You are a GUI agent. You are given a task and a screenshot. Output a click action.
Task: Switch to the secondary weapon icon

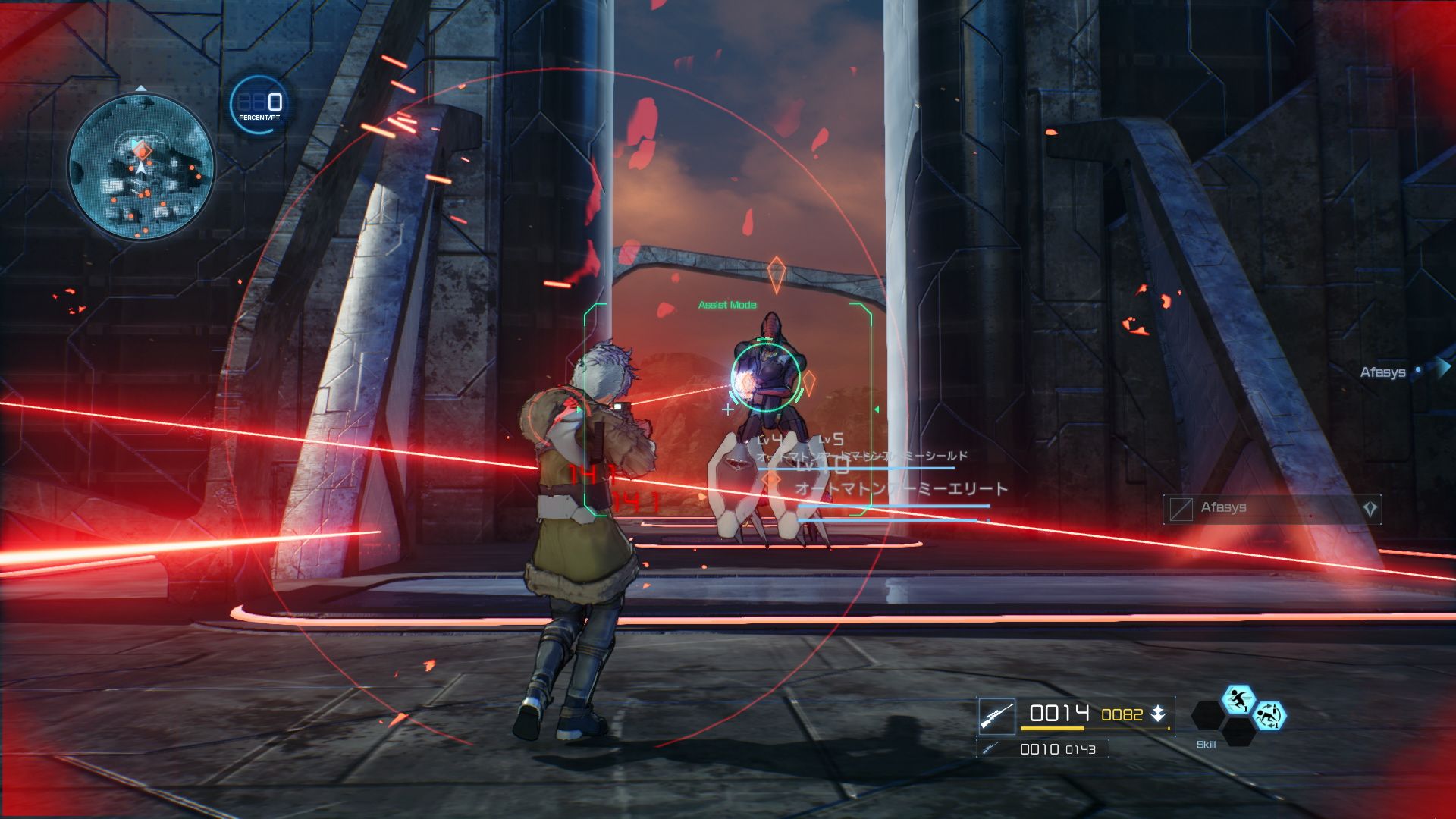[x=990, y=749]
